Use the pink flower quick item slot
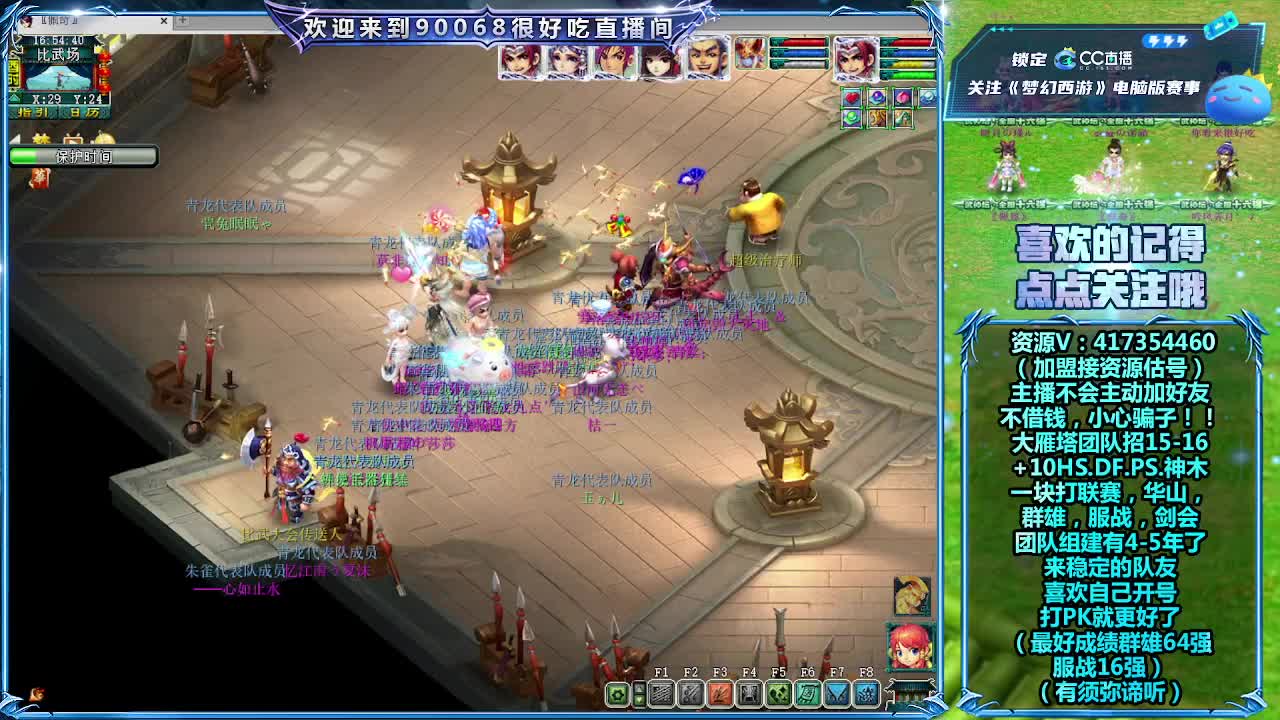The width and height of the screenshot is (1280, 720). coord(903,97)
